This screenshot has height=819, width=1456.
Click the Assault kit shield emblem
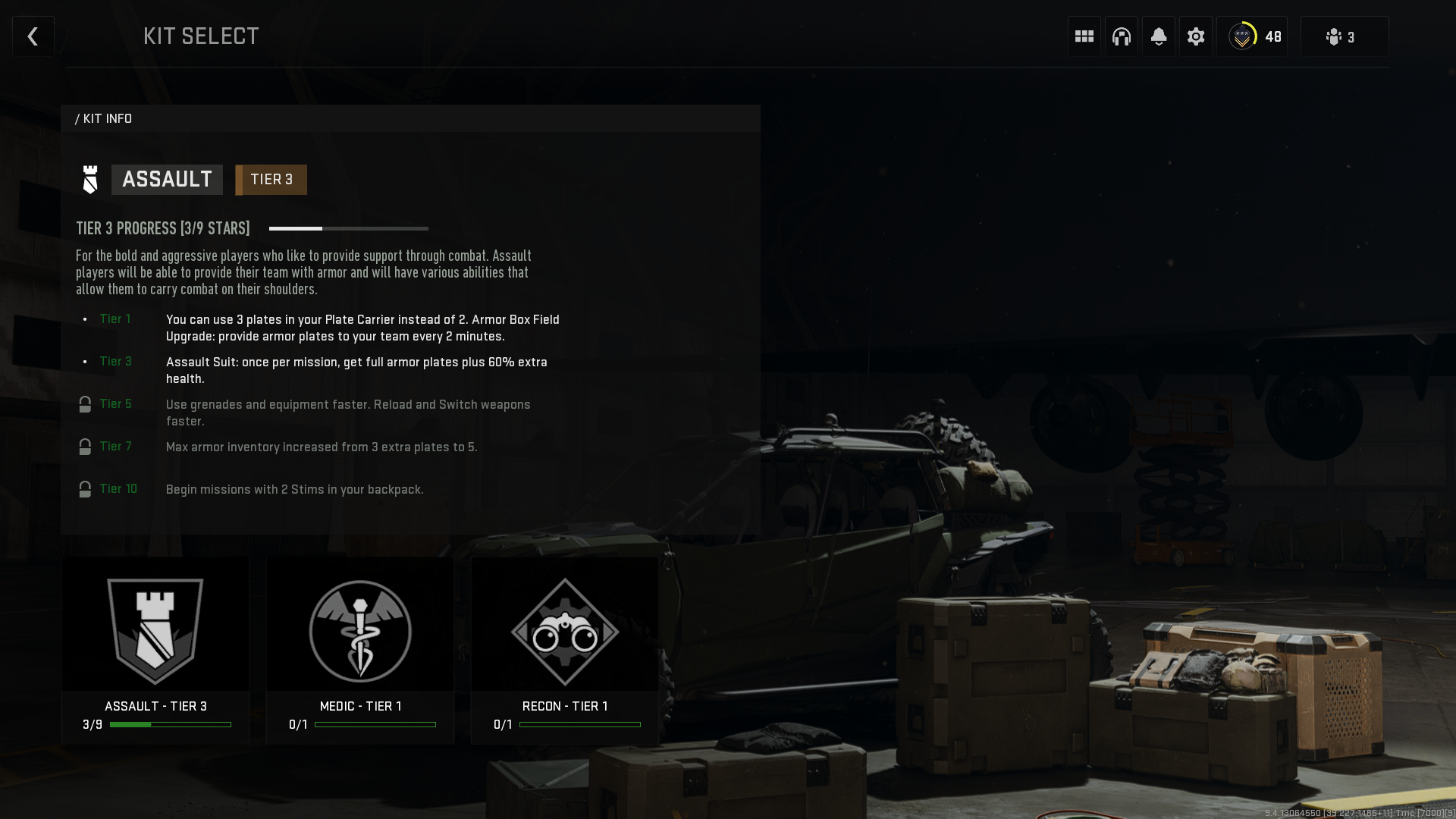pyautogui.click(x=155, y=629)
